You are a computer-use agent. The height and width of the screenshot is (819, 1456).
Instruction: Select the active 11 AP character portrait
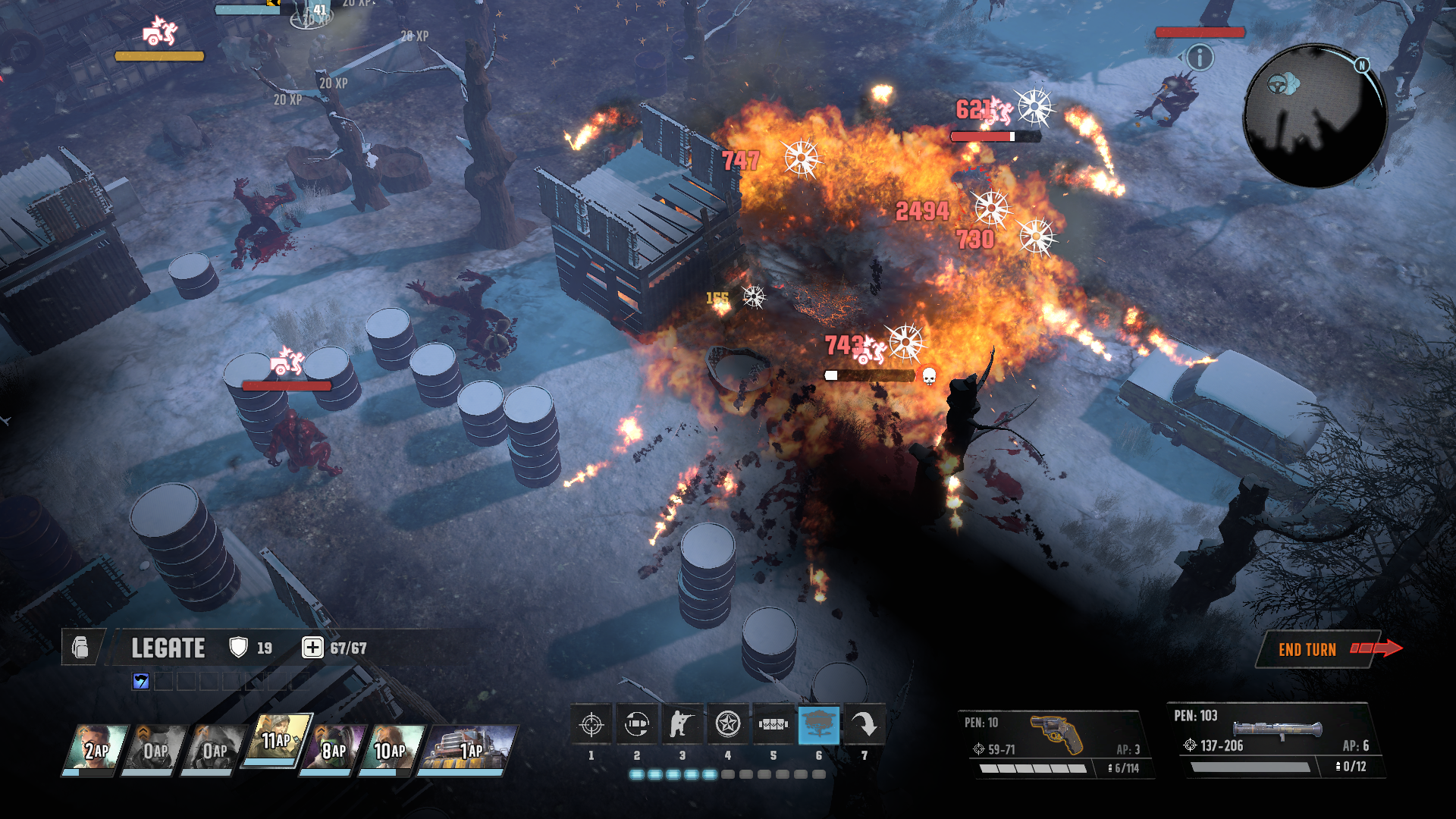tap(276, 740)
